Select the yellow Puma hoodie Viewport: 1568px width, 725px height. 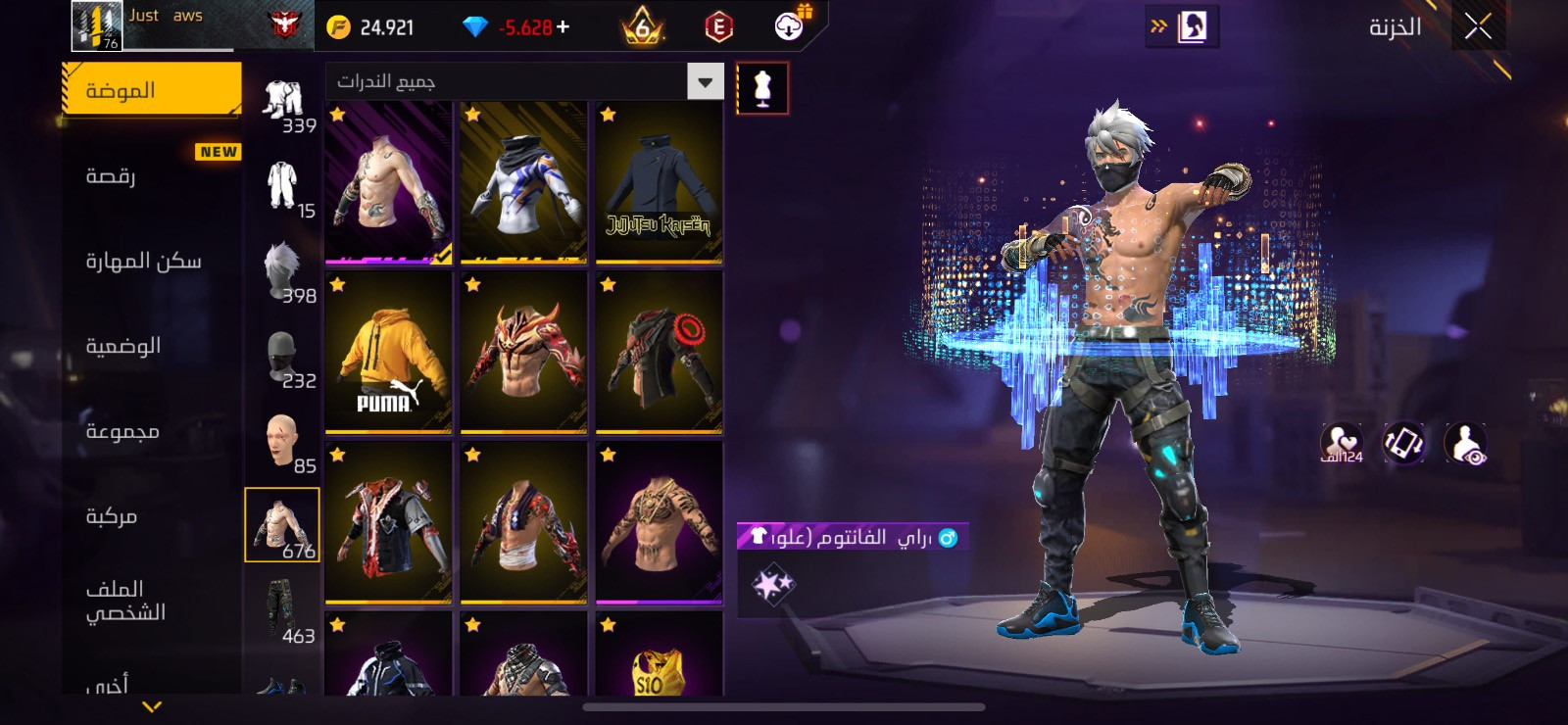pyautogui.click(x=388, y=353)
